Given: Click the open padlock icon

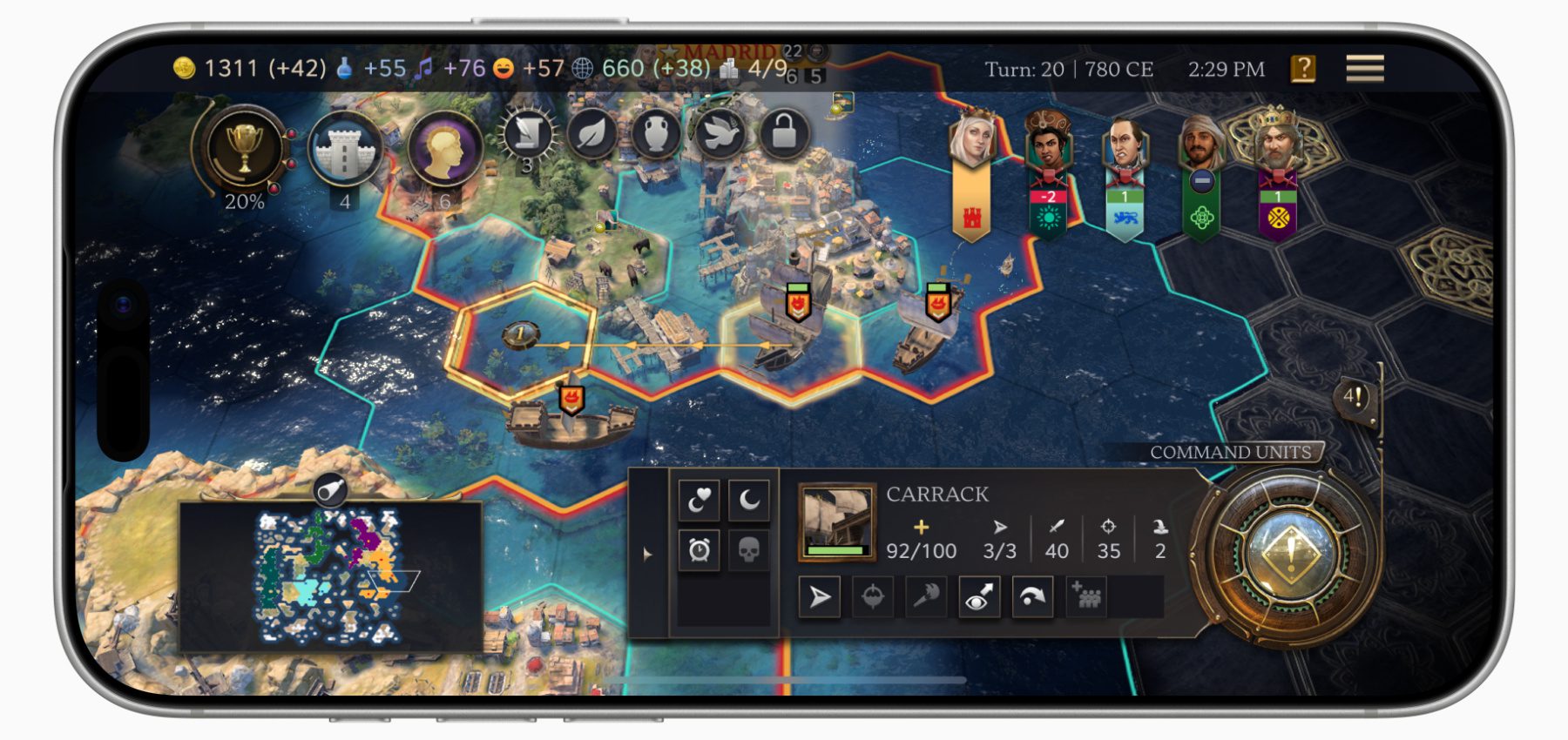Looking at the screenshot, I should (784, 133).
